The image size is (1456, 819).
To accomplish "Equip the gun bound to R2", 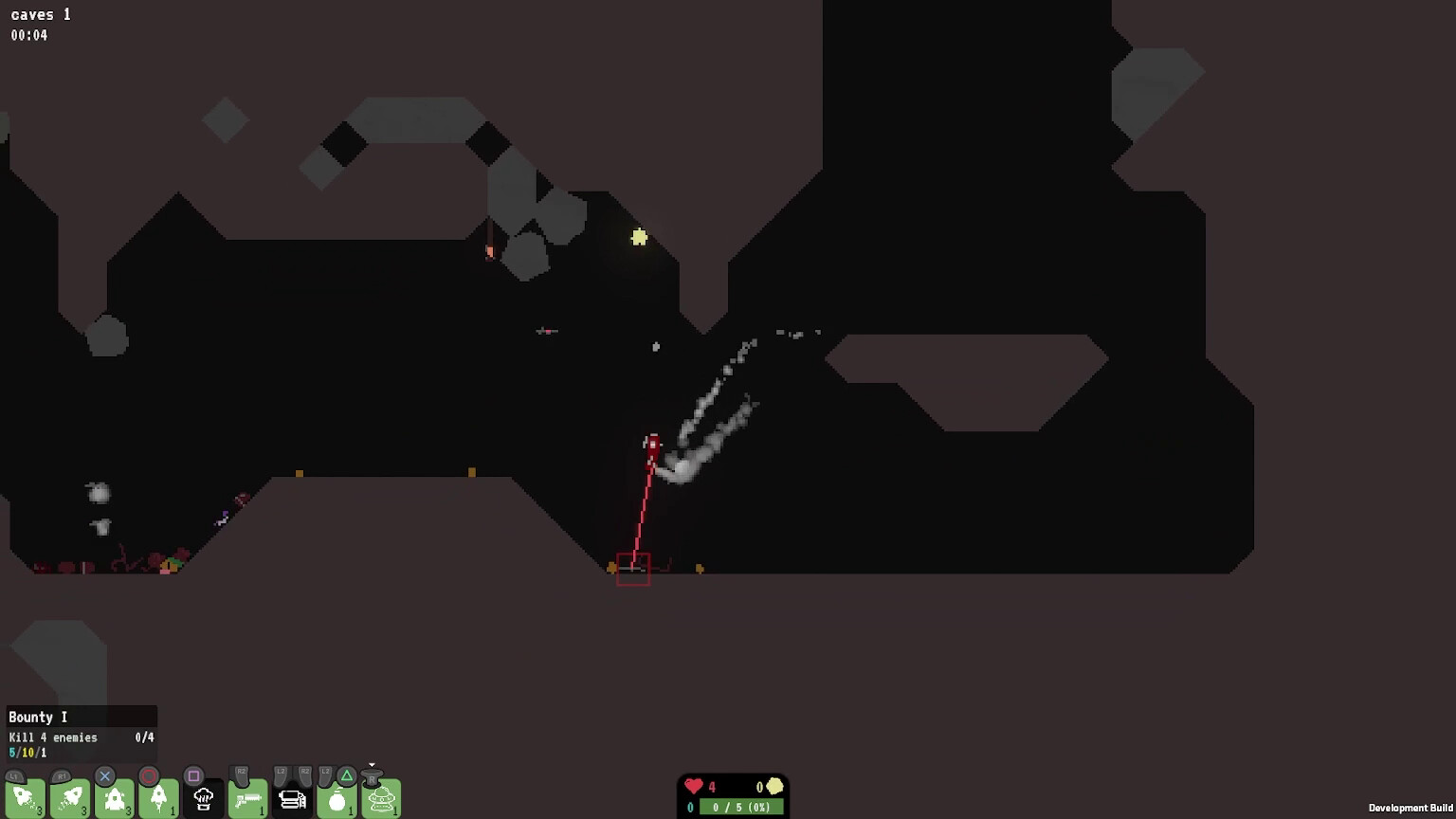I will [x=246, y=799].
